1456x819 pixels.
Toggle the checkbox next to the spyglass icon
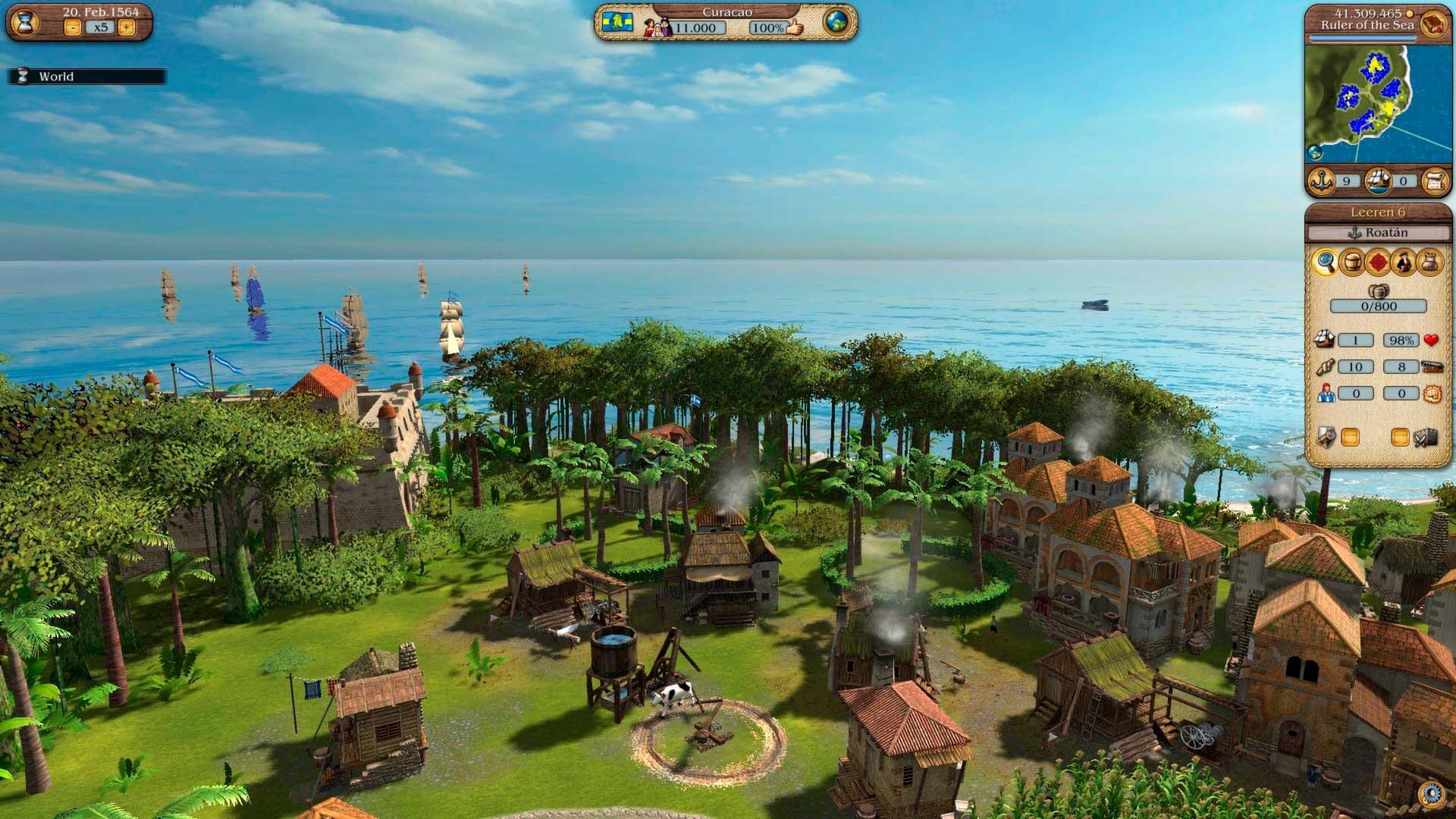click(1350, 438)
